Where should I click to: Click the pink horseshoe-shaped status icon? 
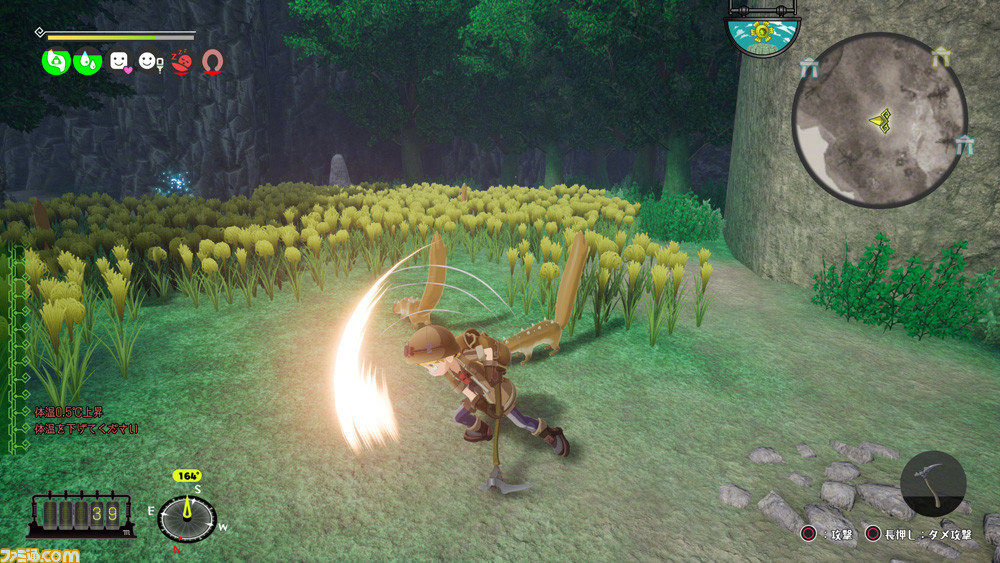(x=211, y=62)
